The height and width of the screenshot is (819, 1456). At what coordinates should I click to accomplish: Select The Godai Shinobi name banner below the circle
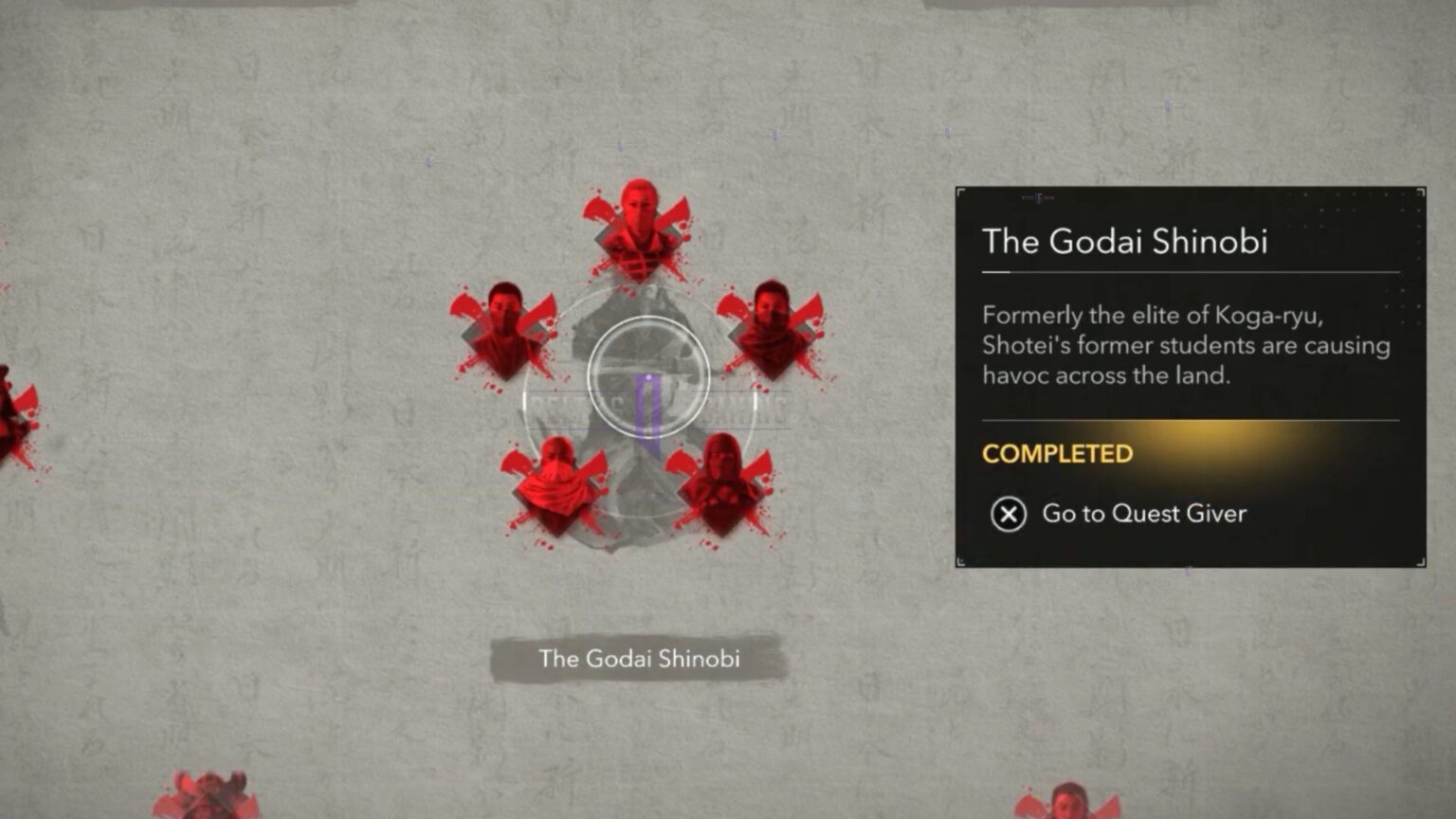(639, 658)
